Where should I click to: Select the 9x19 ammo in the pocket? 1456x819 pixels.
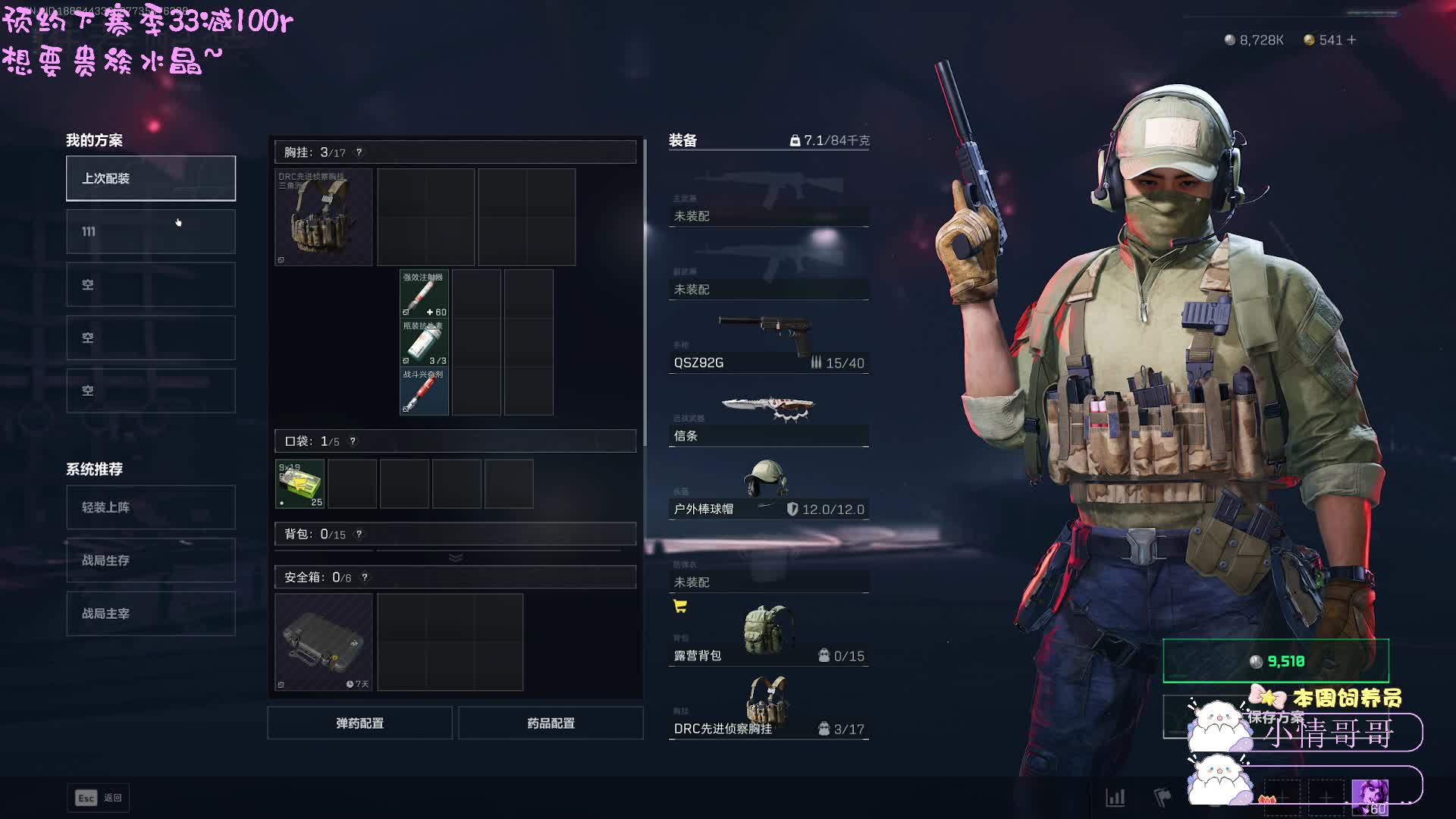coord(300,484)
